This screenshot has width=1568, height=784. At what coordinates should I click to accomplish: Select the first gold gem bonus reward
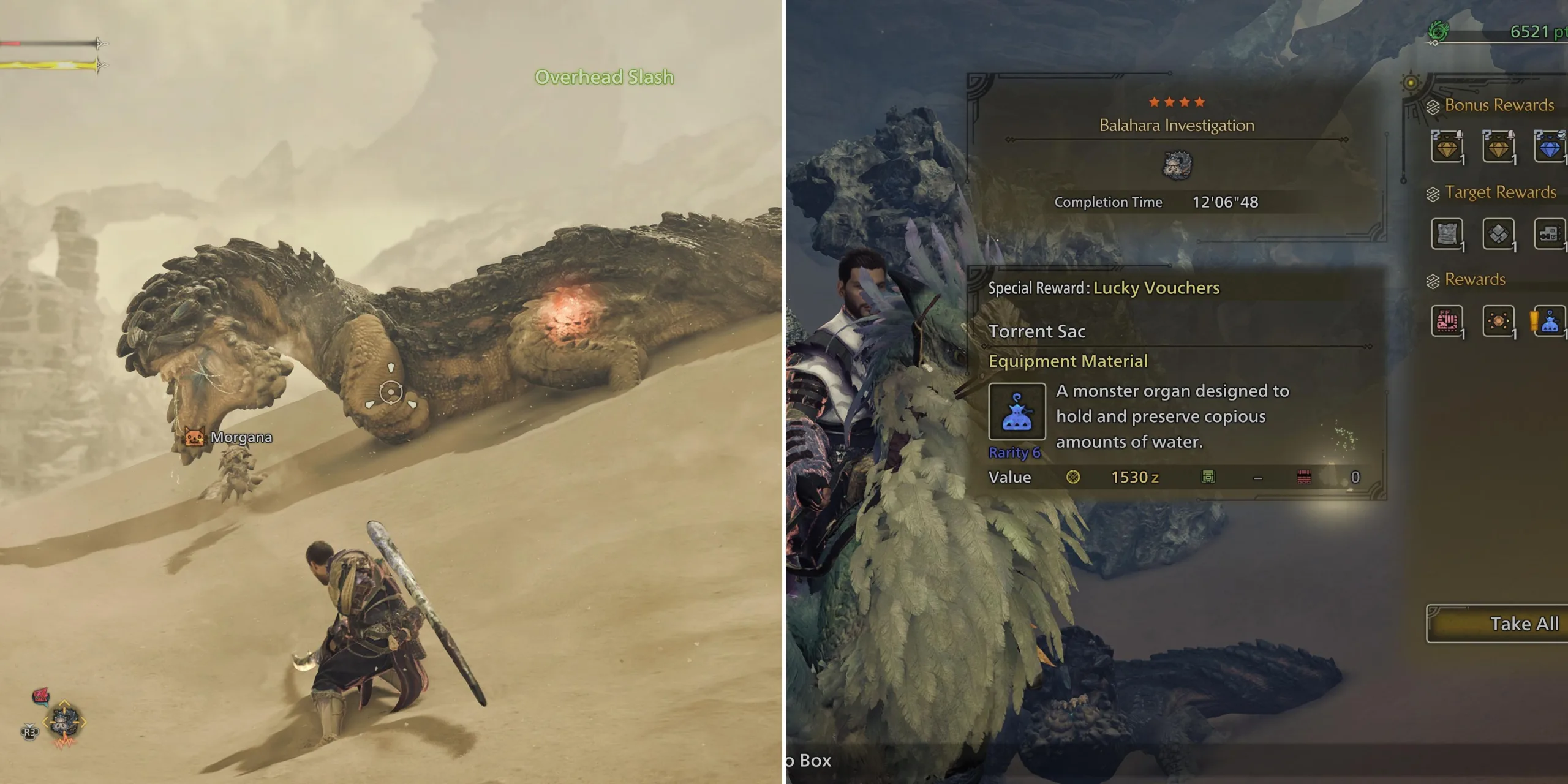click(x=1447, y=147)
